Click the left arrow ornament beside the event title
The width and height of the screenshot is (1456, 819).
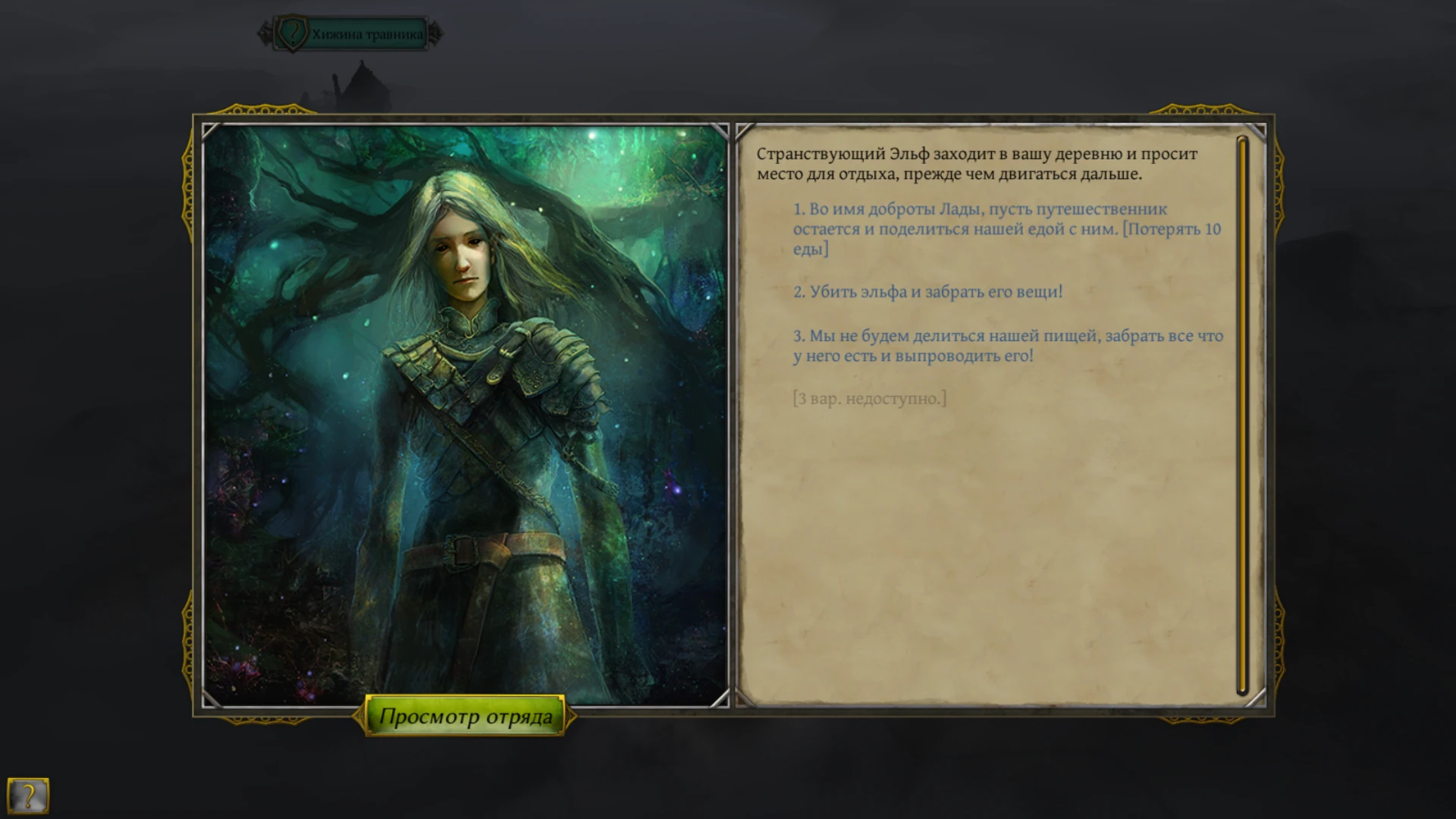pyautogui.click(x=265, y=33)
